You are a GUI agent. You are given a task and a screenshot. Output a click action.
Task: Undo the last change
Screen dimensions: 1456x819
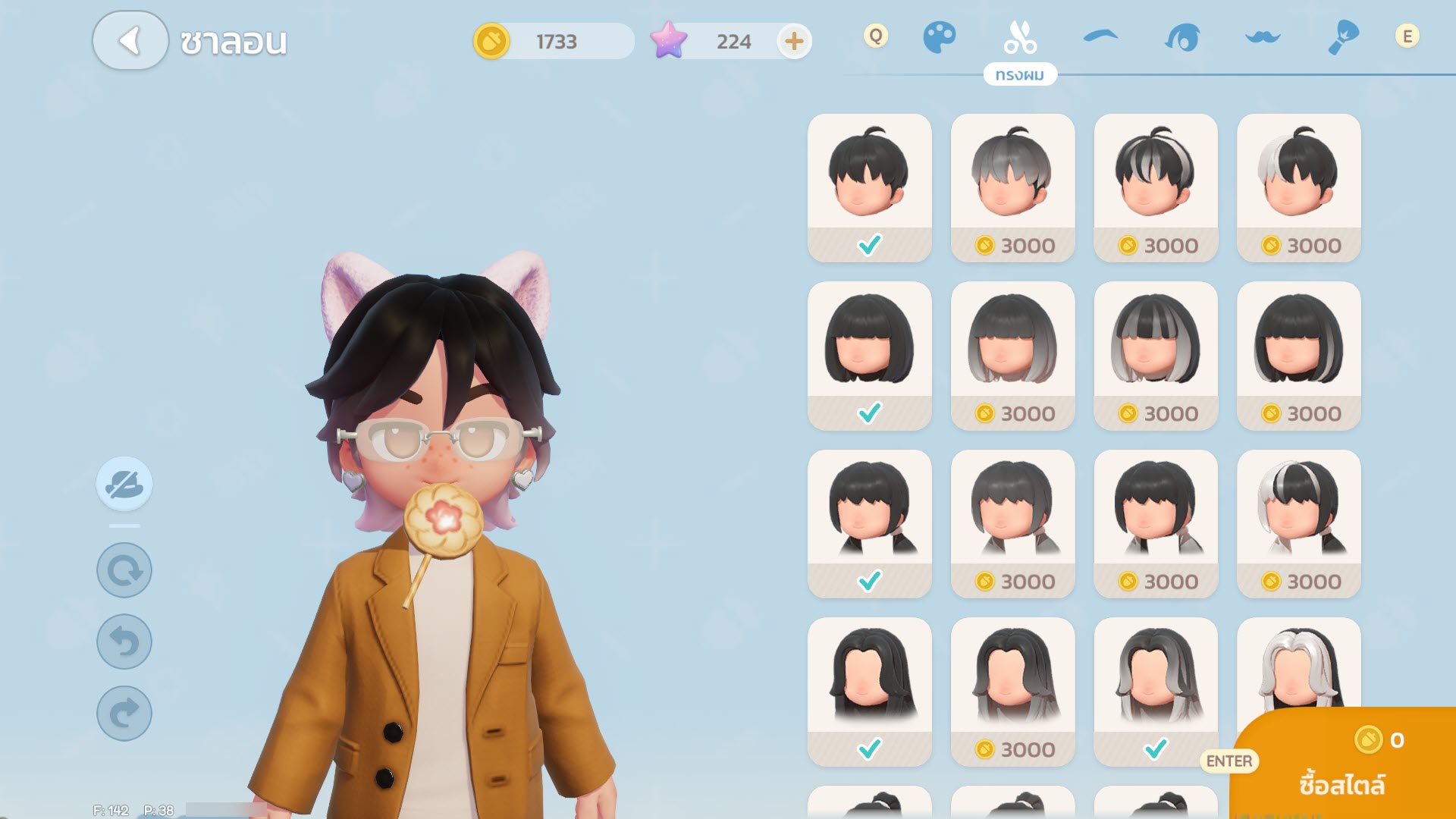coord(124,642)
